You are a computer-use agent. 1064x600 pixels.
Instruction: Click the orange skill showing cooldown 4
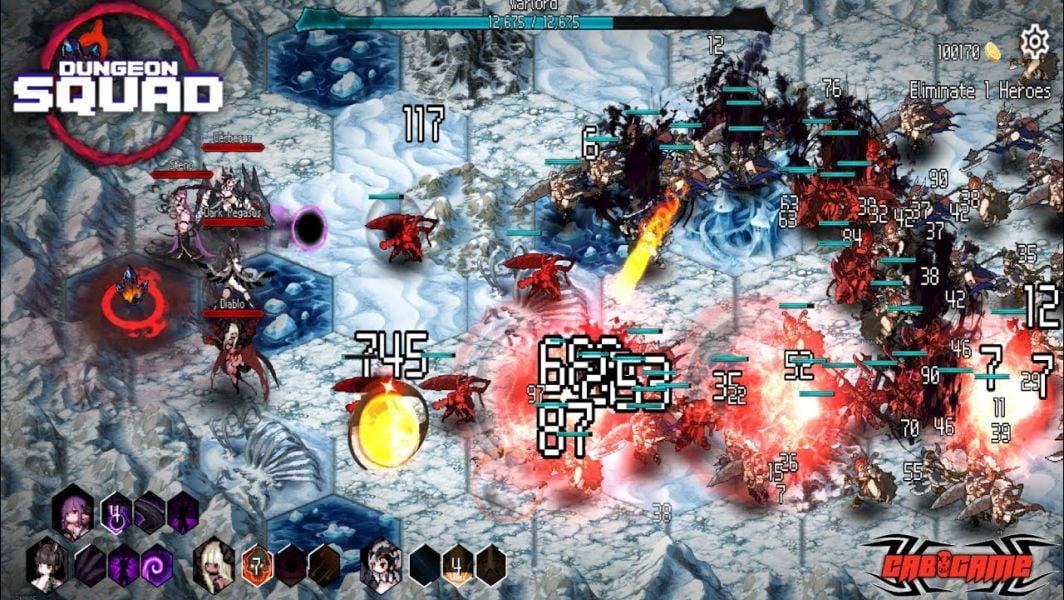(x=456, y=563)
